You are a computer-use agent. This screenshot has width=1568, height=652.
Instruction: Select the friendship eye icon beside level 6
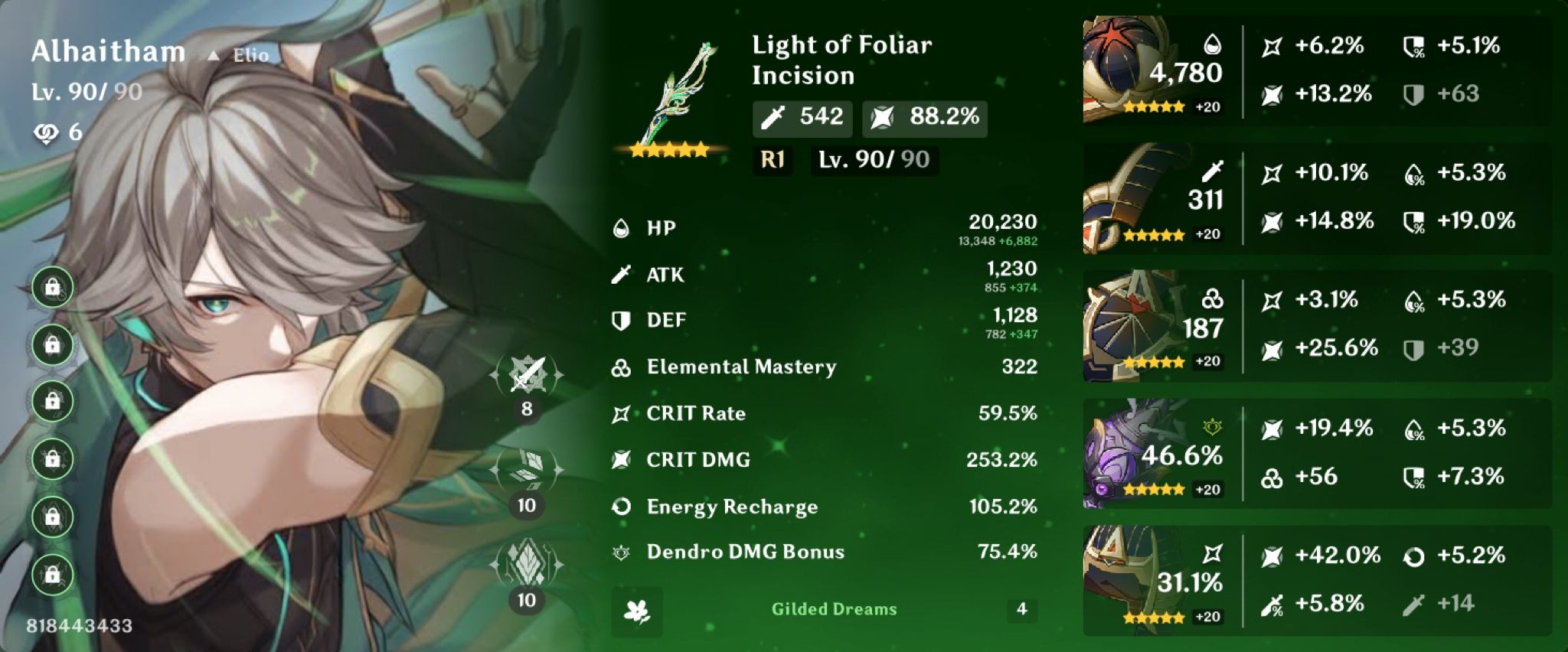click(x=48, y=132)
